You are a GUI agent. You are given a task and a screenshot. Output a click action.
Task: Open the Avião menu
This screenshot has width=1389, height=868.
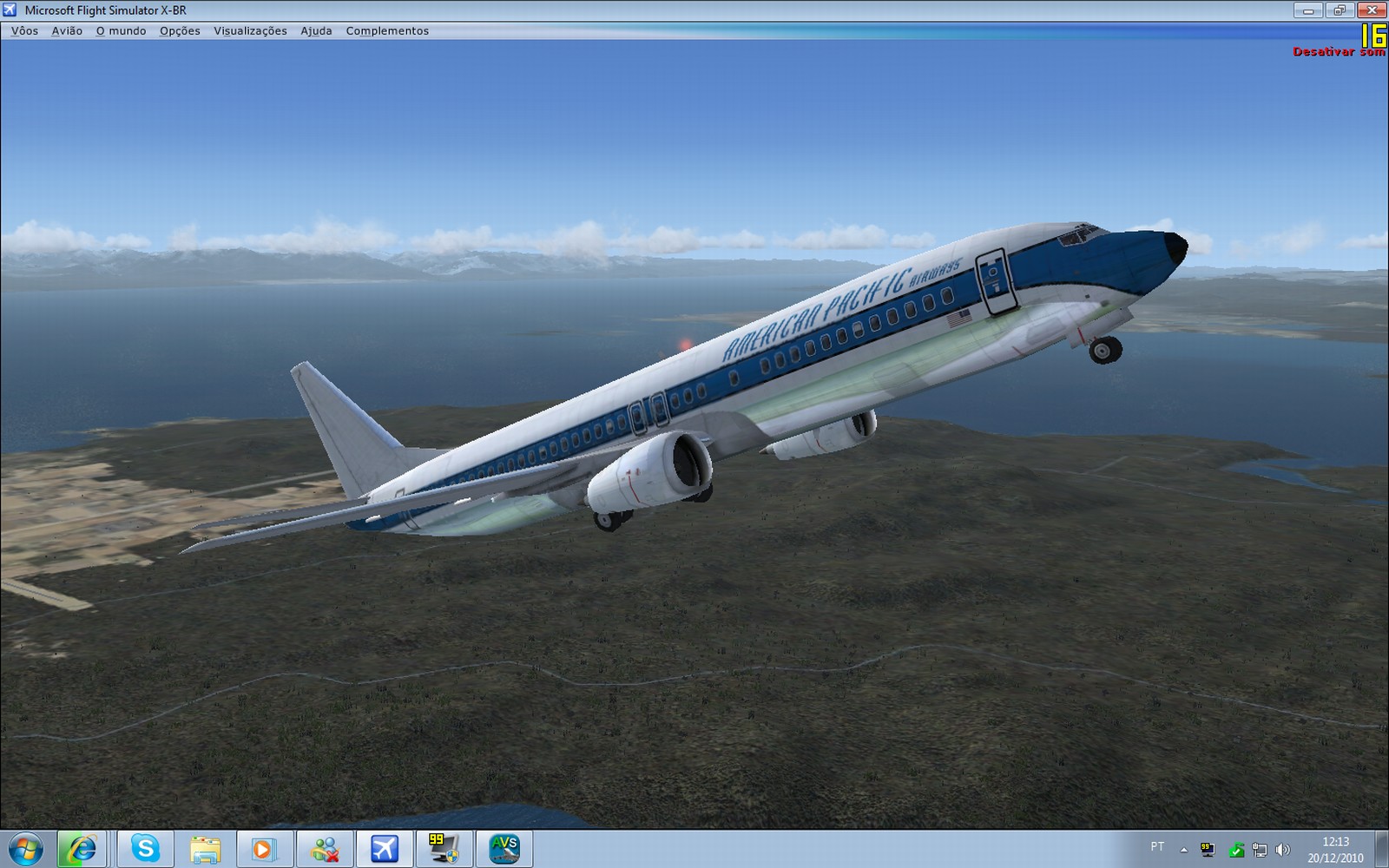tap(66, 30)
